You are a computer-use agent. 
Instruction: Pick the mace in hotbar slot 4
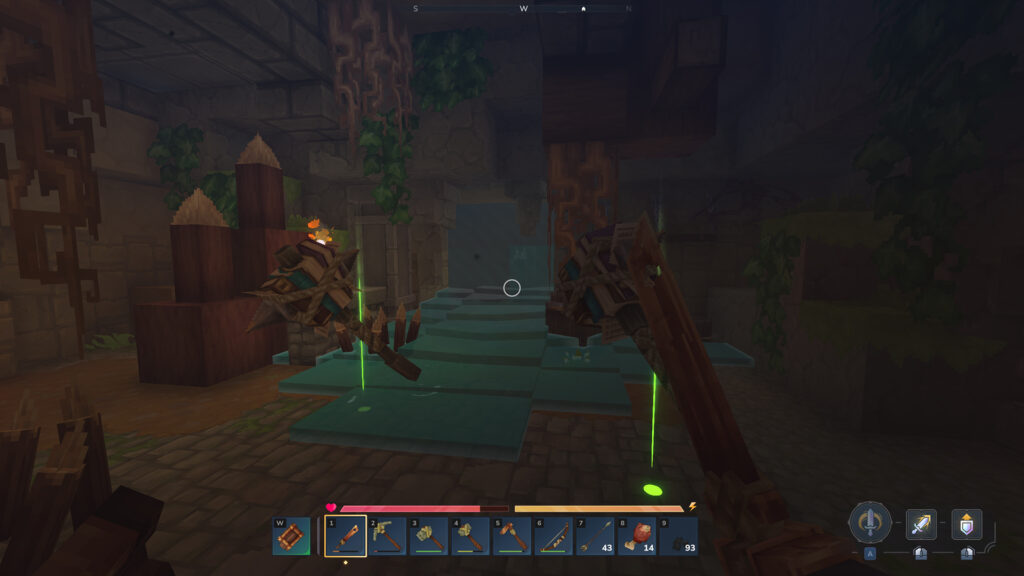click(x=470, y=536)
